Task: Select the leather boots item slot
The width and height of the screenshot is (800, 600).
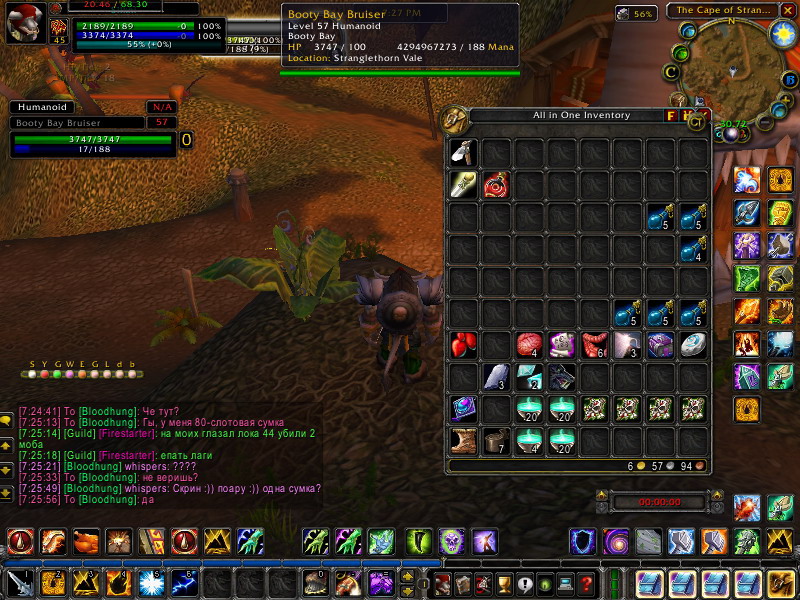Action: 463,441
